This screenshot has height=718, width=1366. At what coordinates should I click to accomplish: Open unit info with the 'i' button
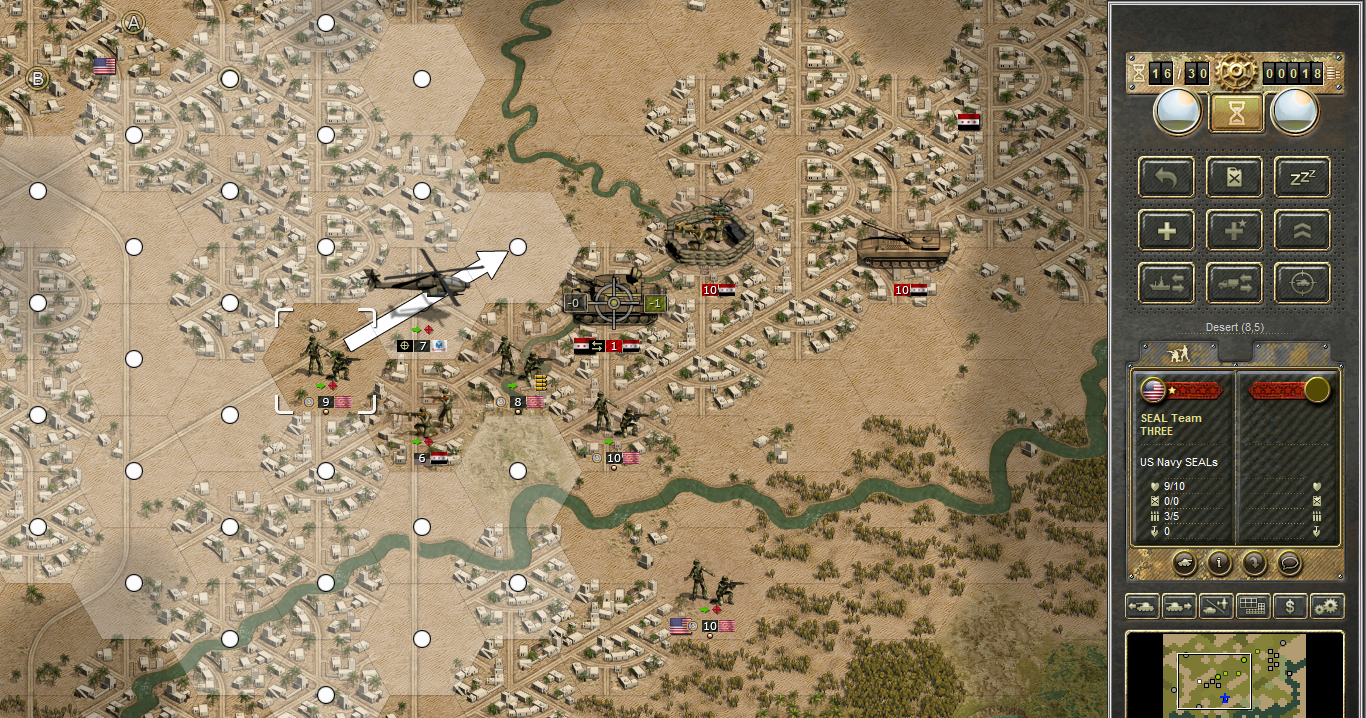pos(1219,563)
